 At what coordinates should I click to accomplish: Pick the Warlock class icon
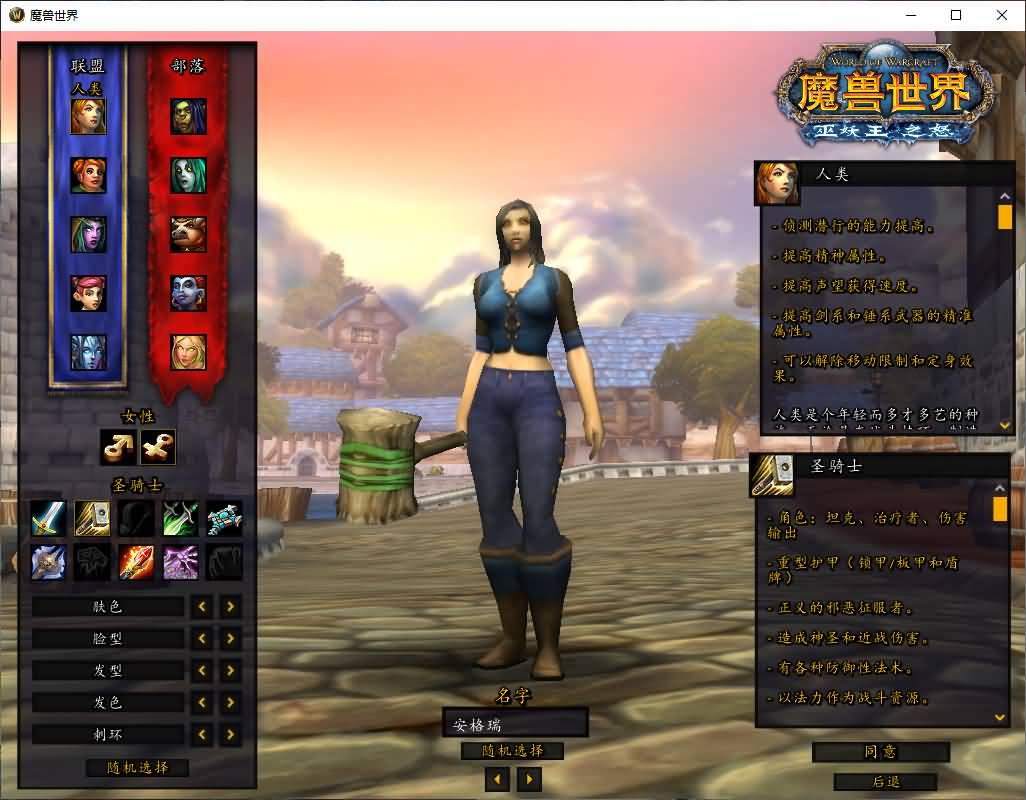[x=181, y=563]
